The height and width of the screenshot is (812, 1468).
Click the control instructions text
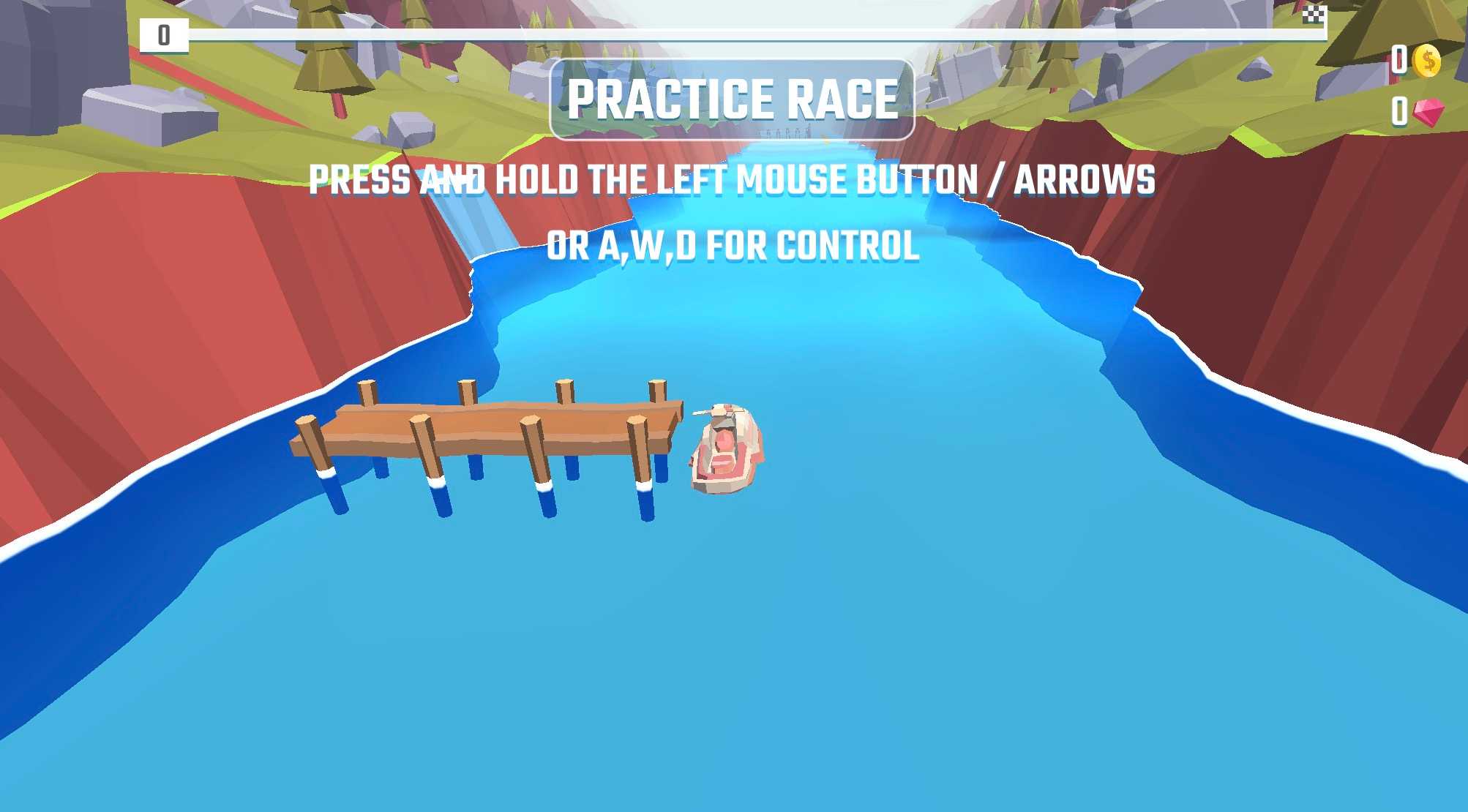[x=732, y=178]
